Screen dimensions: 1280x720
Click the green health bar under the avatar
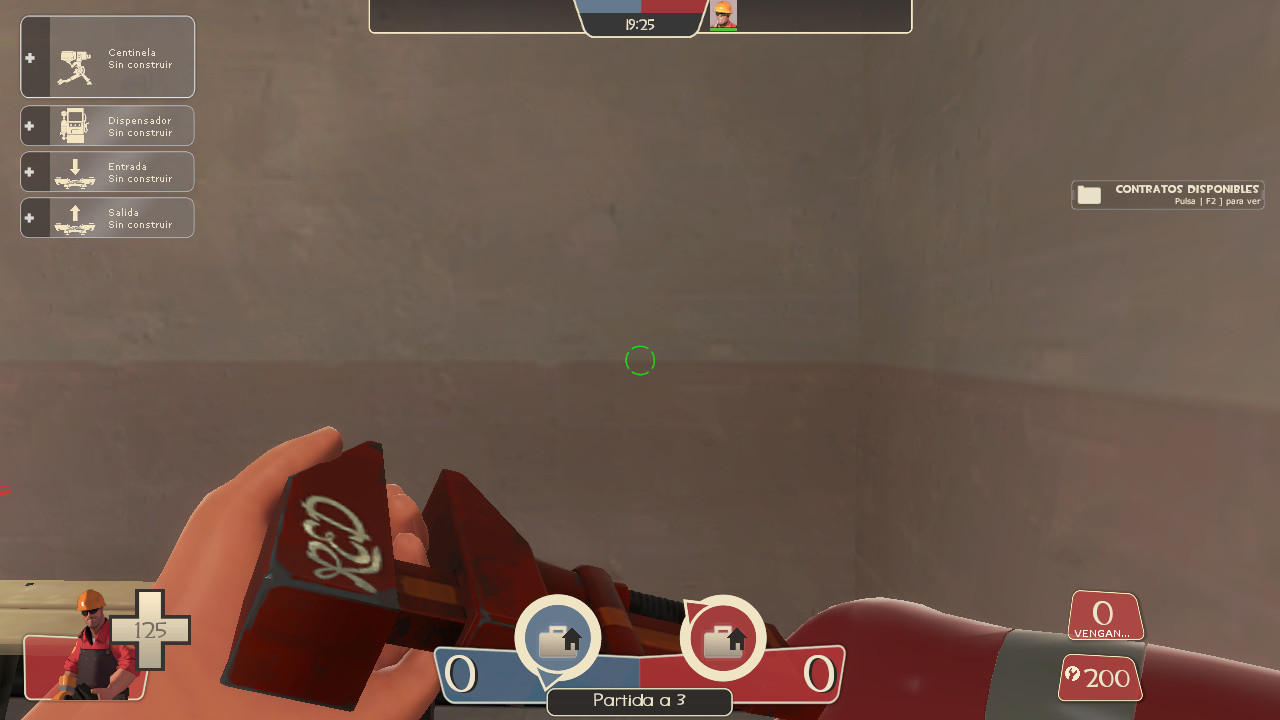coord(723,27)
